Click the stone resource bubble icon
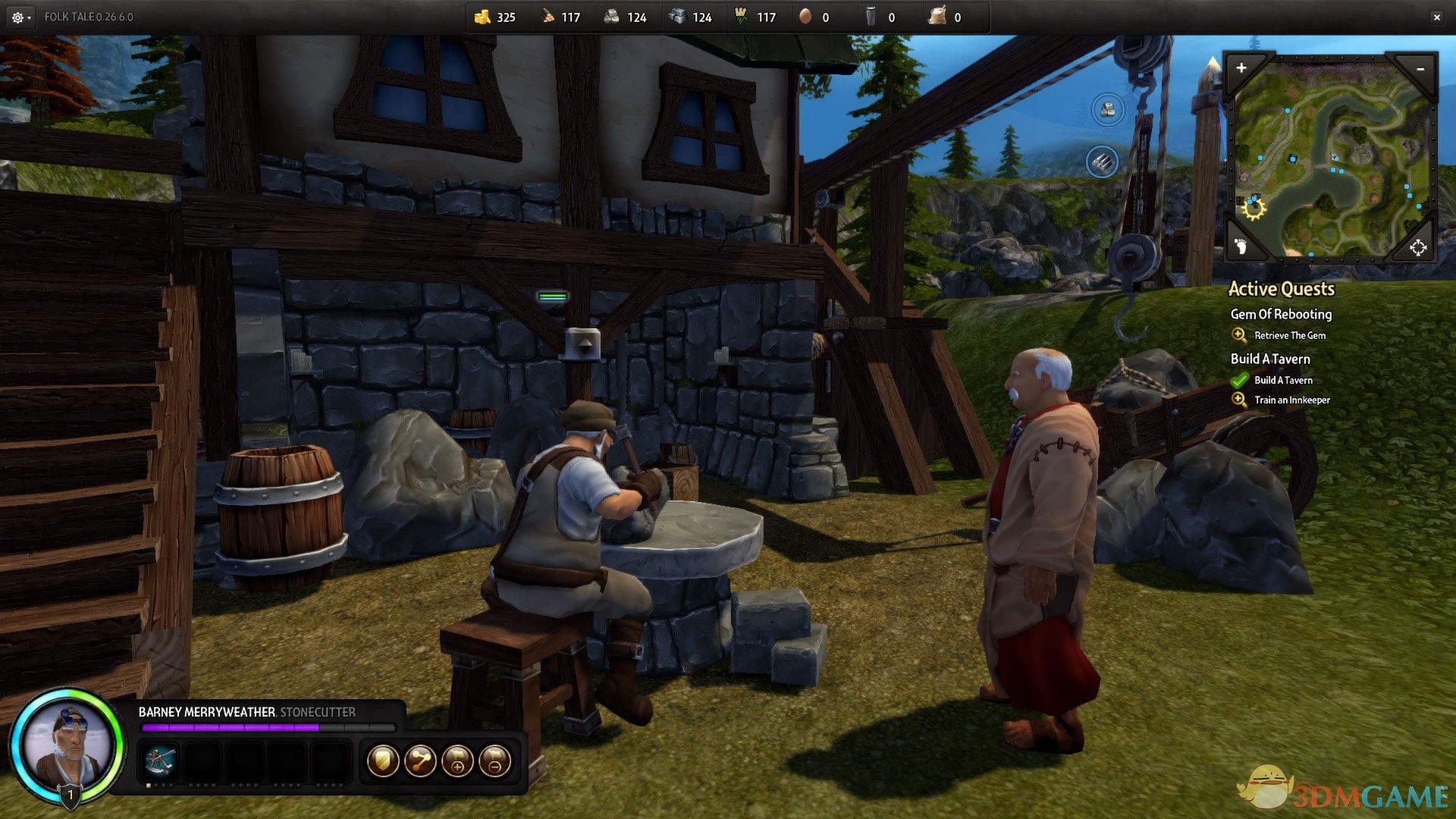The height and width of the screenshot is (819, 1456). (1107, 110)
